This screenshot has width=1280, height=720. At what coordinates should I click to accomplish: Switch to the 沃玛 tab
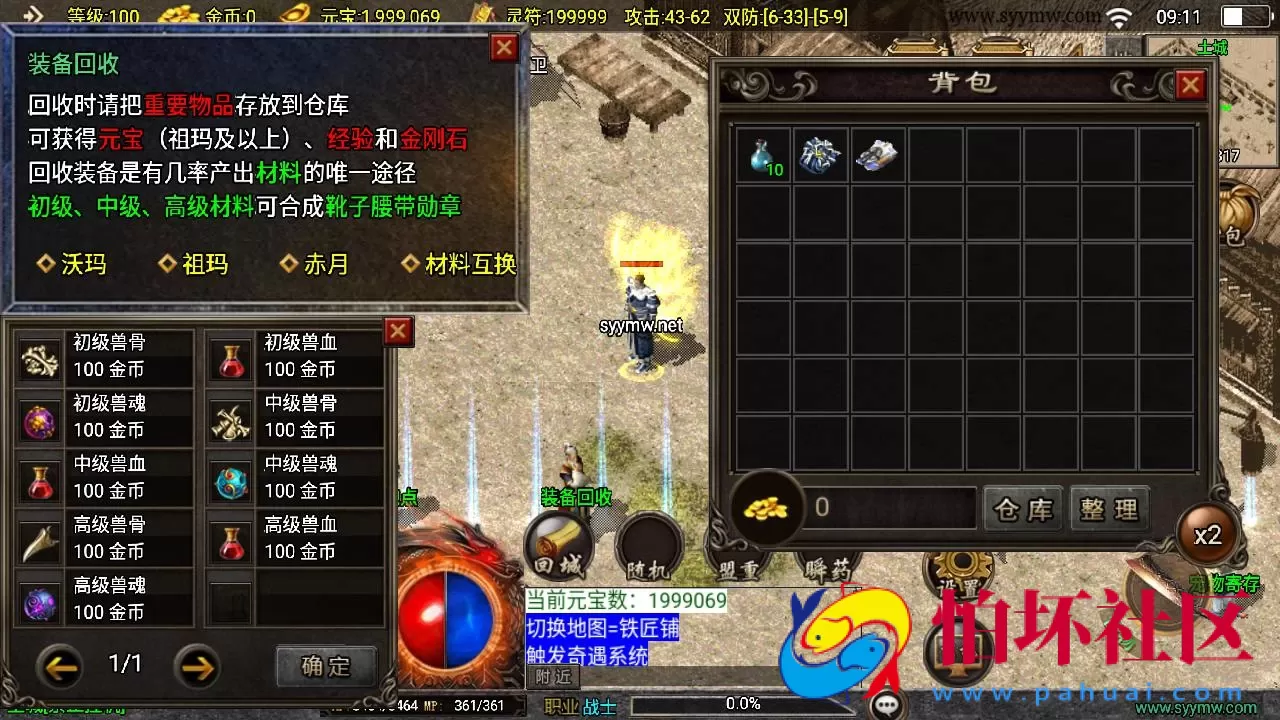[x=70, y=264]
